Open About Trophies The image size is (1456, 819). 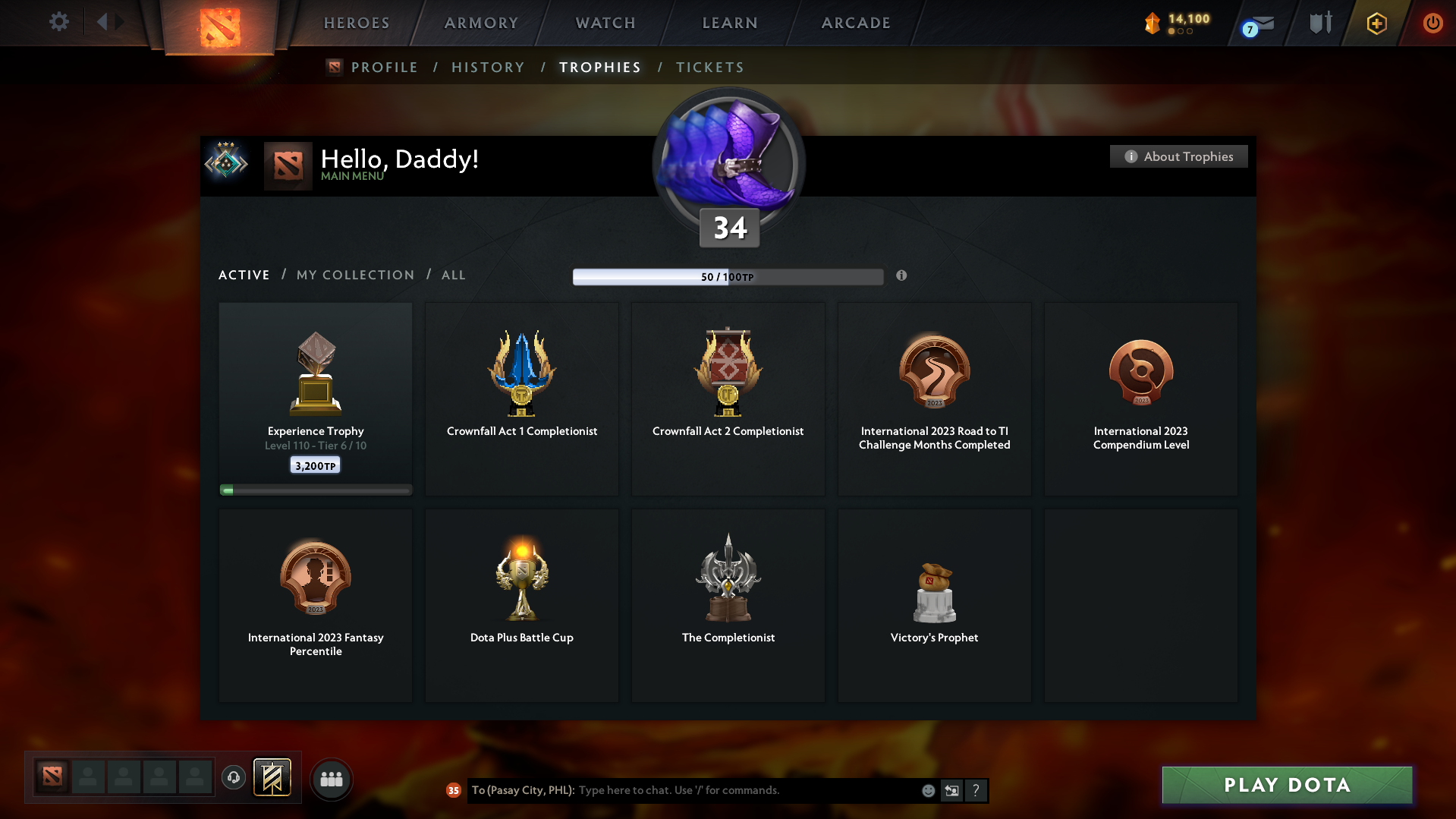(1178, 156)
